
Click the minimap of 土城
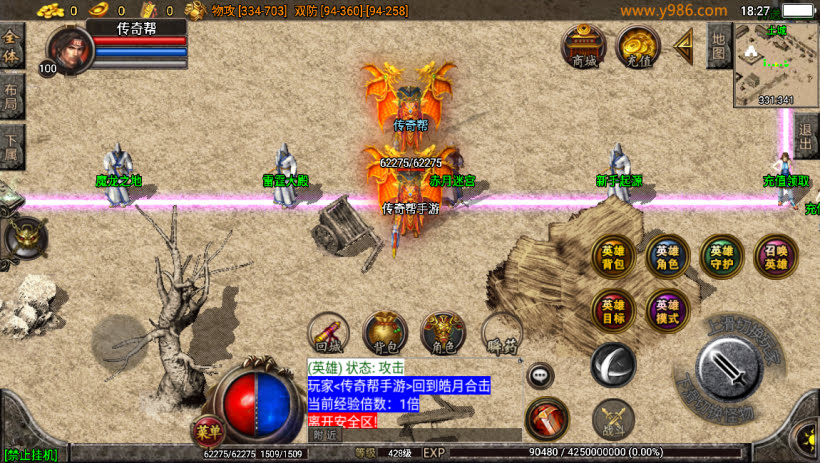click(776, 64)
